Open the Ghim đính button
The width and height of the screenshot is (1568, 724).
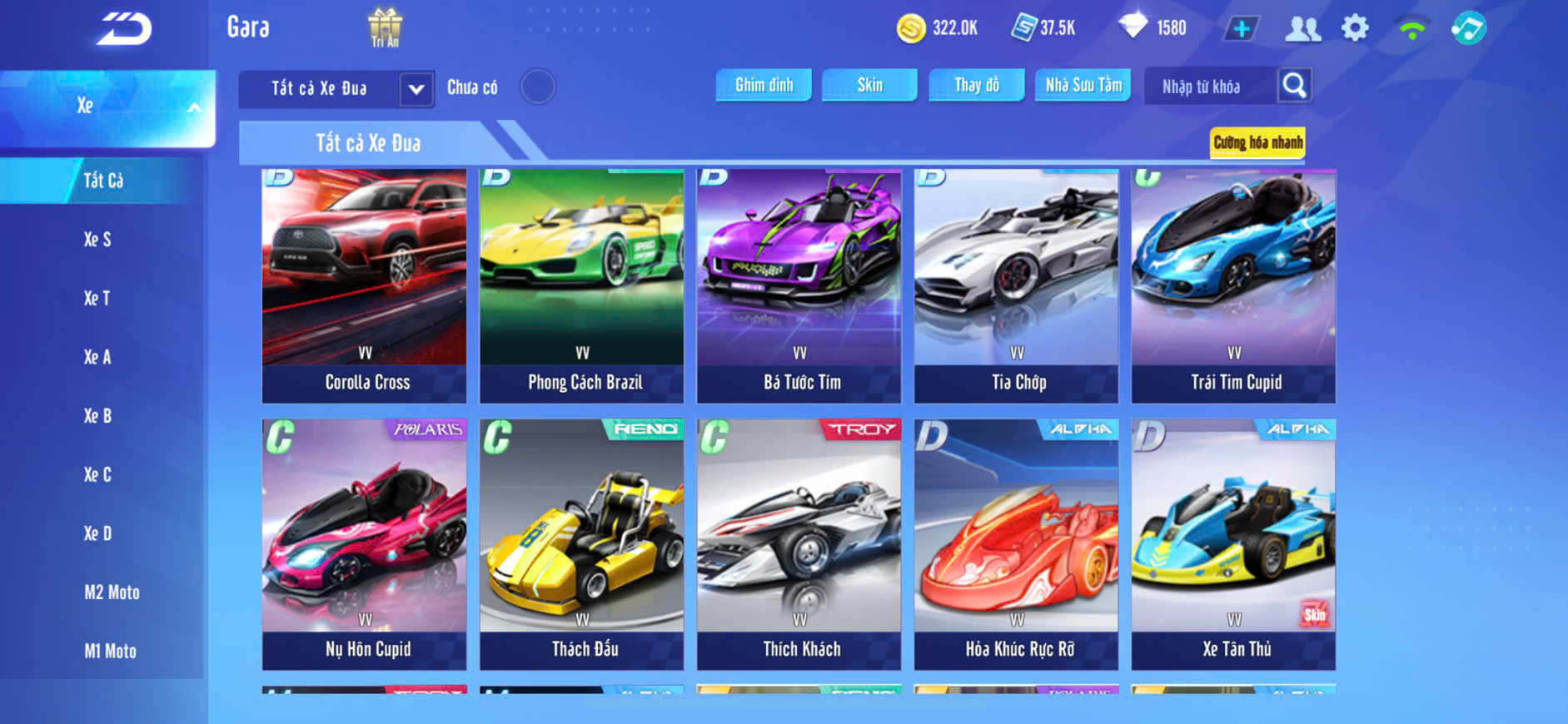pyautogui.click(x=764, y=85)
